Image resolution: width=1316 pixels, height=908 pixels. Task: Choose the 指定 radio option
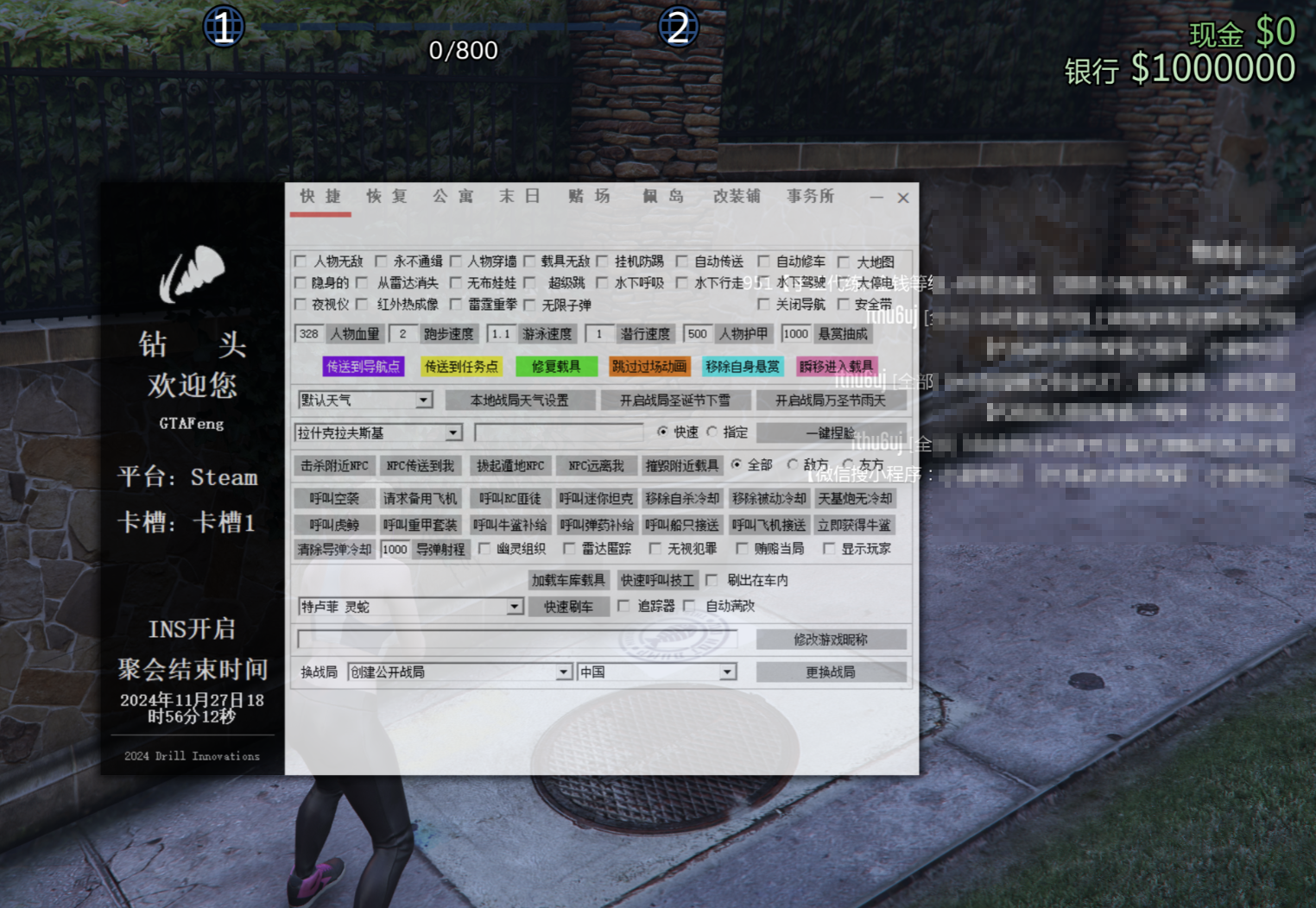coord(712,432)
